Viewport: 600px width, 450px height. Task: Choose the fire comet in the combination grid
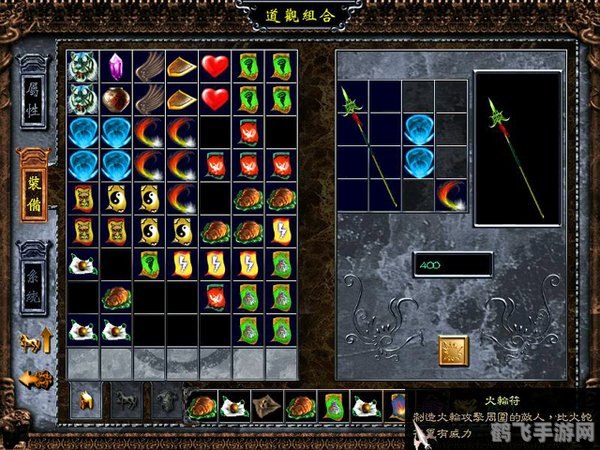tap(450, 194)
